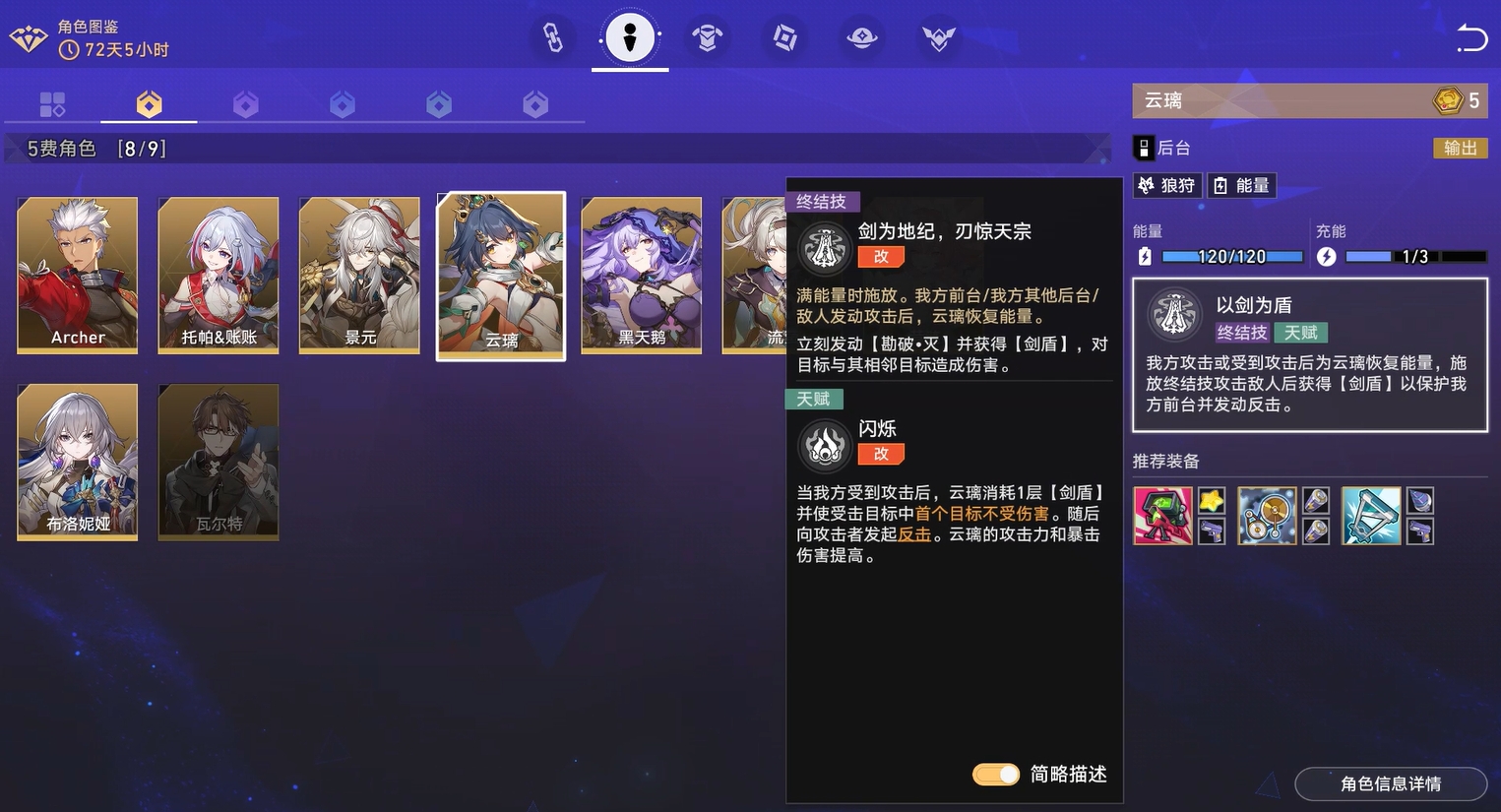The image size is (1501, 812).
Task: Click the 狼狩 tag icon on the right panel
Action: [1166, 185]
